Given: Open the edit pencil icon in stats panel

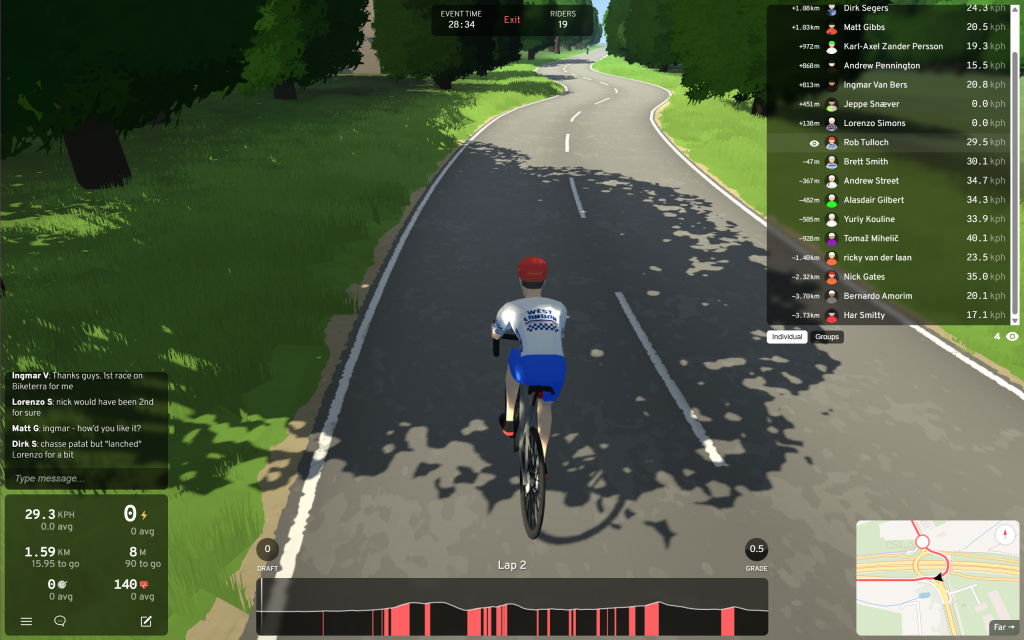Looking at the screenshot, I should point(146,621).
